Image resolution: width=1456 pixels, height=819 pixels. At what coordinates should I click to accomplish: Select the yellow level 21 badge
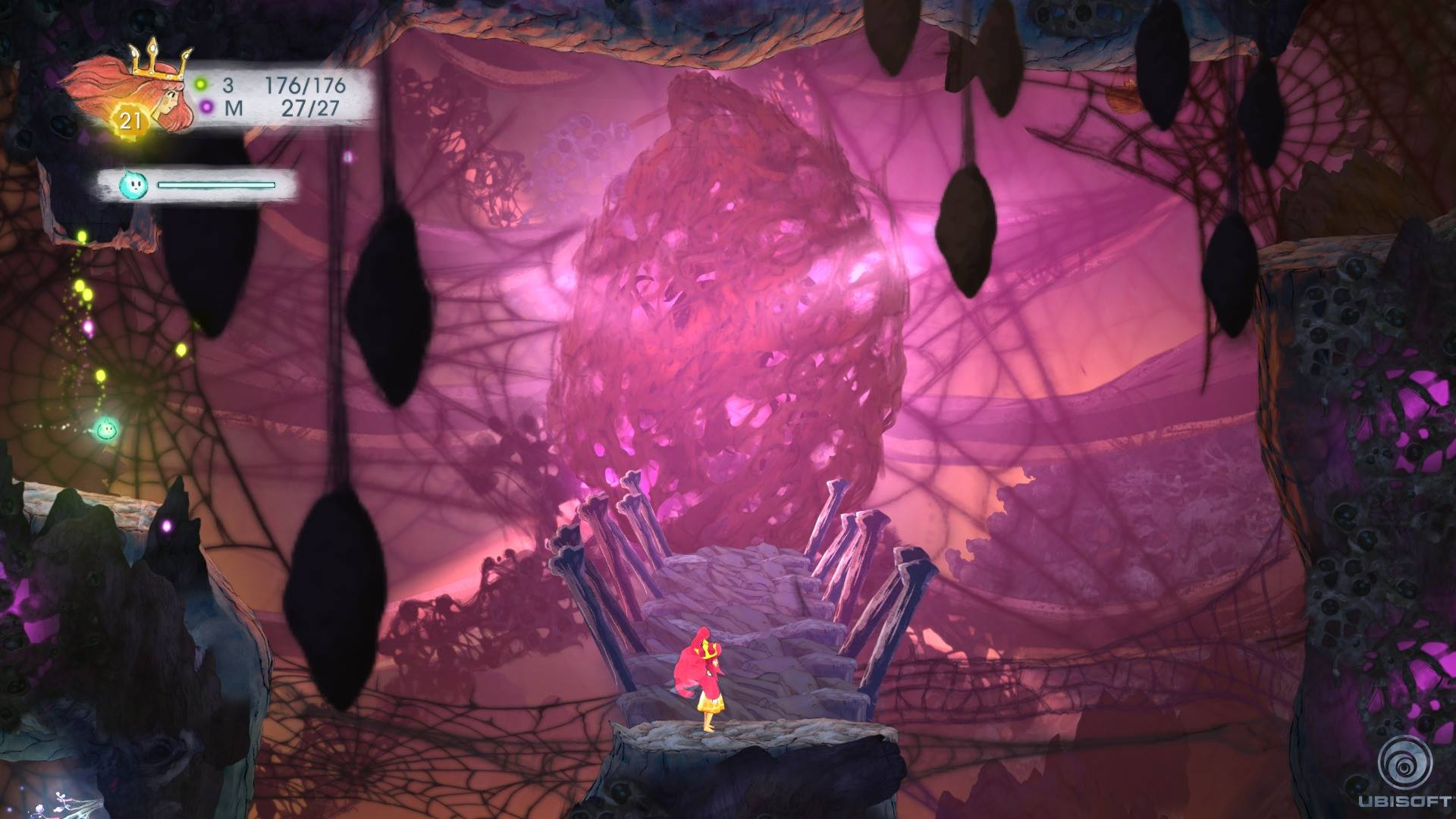(x=130, y=121)
